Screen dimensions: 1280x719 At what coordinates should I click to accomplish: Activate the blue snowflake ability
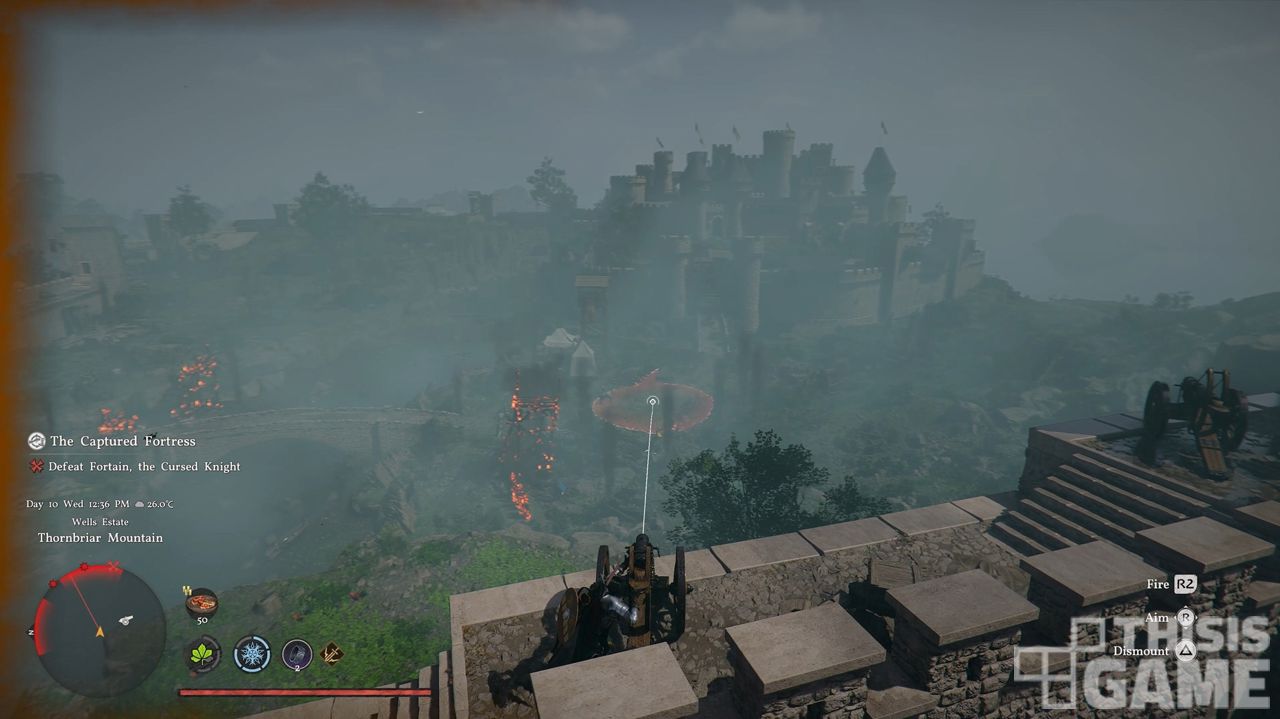click(x=252, y=654)
